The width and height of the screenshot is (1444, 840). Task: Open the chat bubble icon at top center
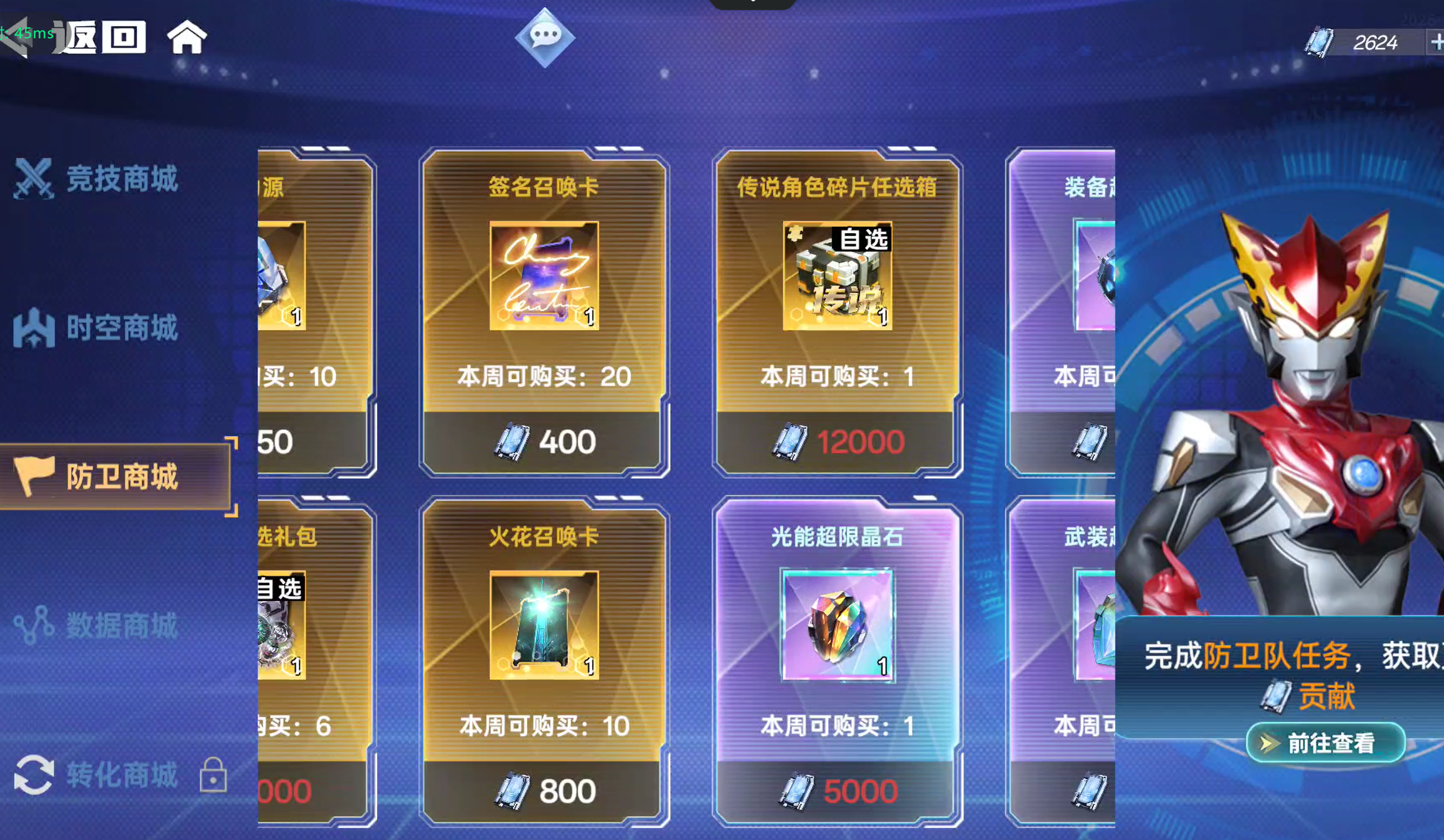544,38
